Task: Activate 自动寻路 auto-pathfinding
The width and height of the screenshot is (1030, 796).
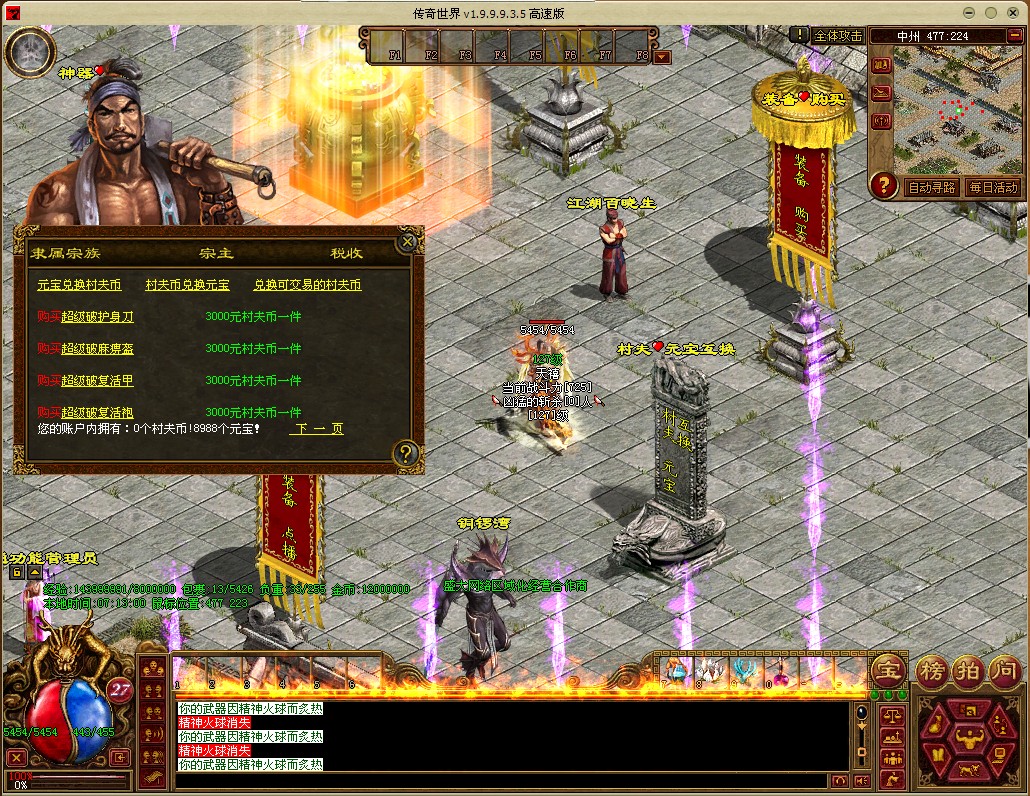Action: pos(931,187)
